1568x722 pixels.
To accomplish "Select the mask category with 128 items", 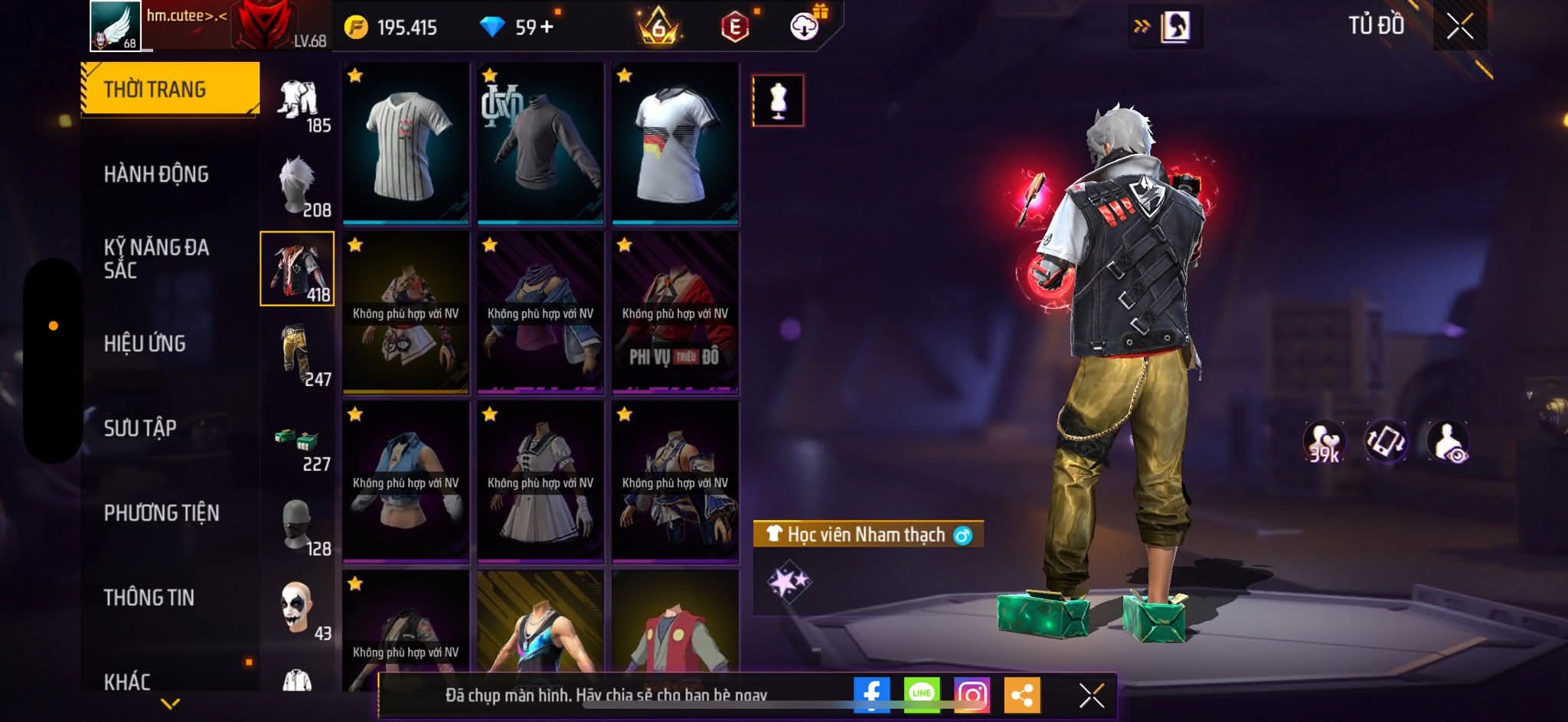I will click(x=299, y=527).
